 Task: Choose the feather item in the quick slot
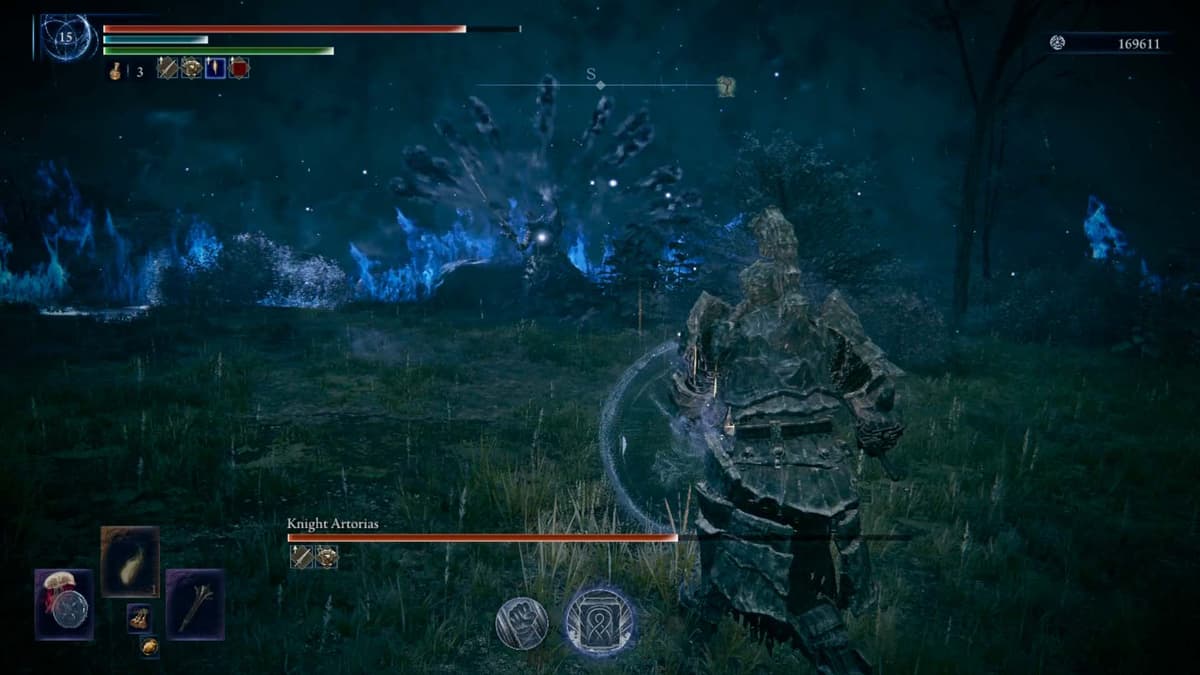pyautogui.click(x=130, y=561)
